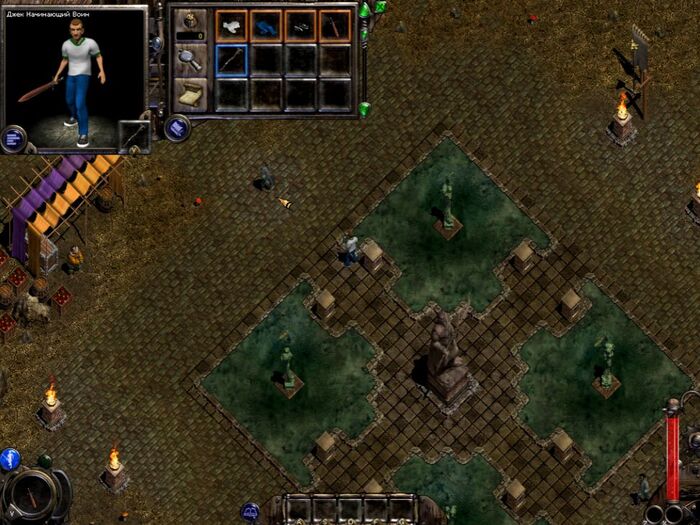Image resolution: width=700 pixels, height=525 pixels.
Task: Select the blue pants inventory slot
Action: pyautogui.click(x=266, y=25)
